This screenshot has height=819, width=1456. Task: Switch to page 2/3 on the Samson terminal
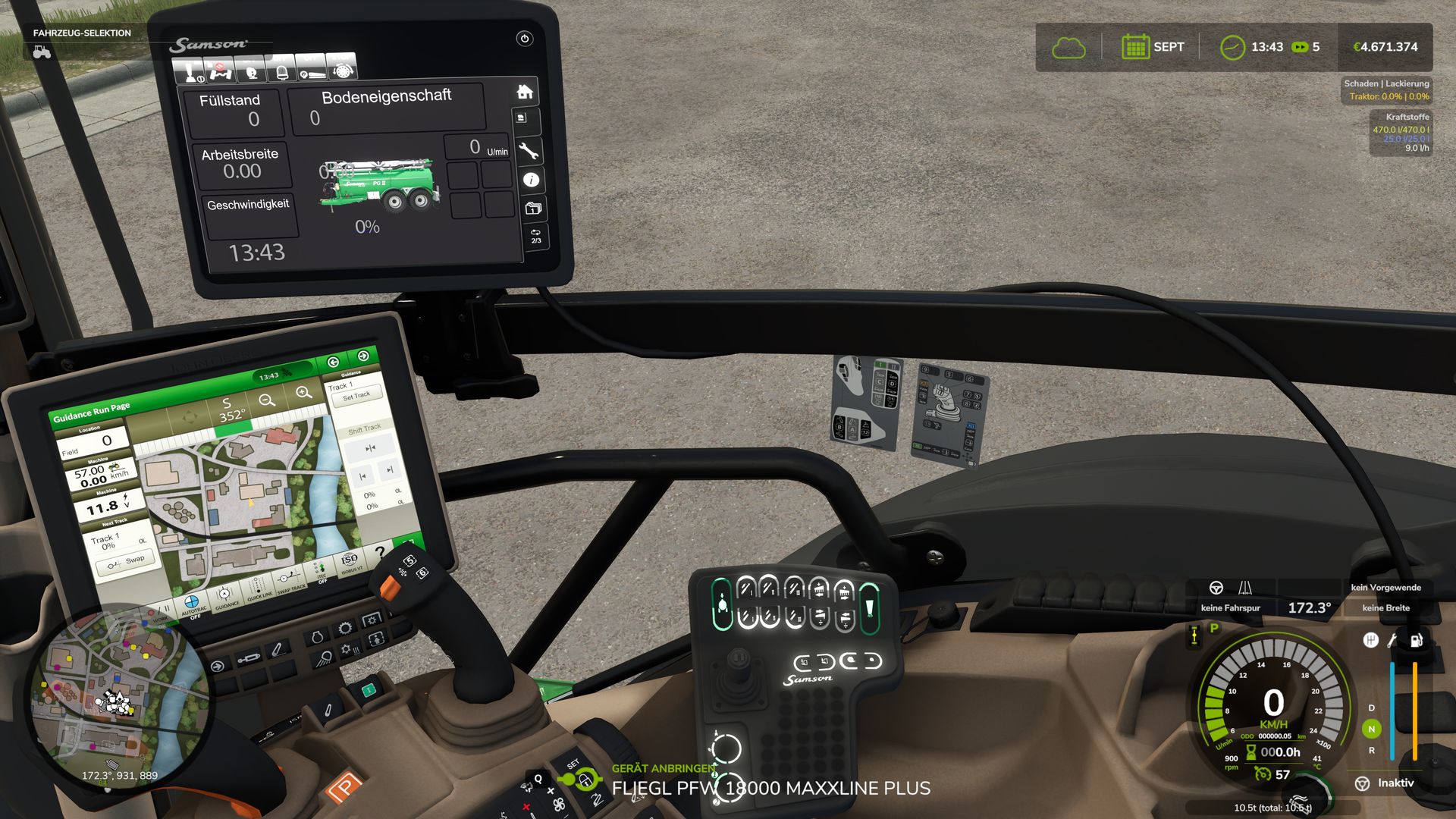pos(535,236)
